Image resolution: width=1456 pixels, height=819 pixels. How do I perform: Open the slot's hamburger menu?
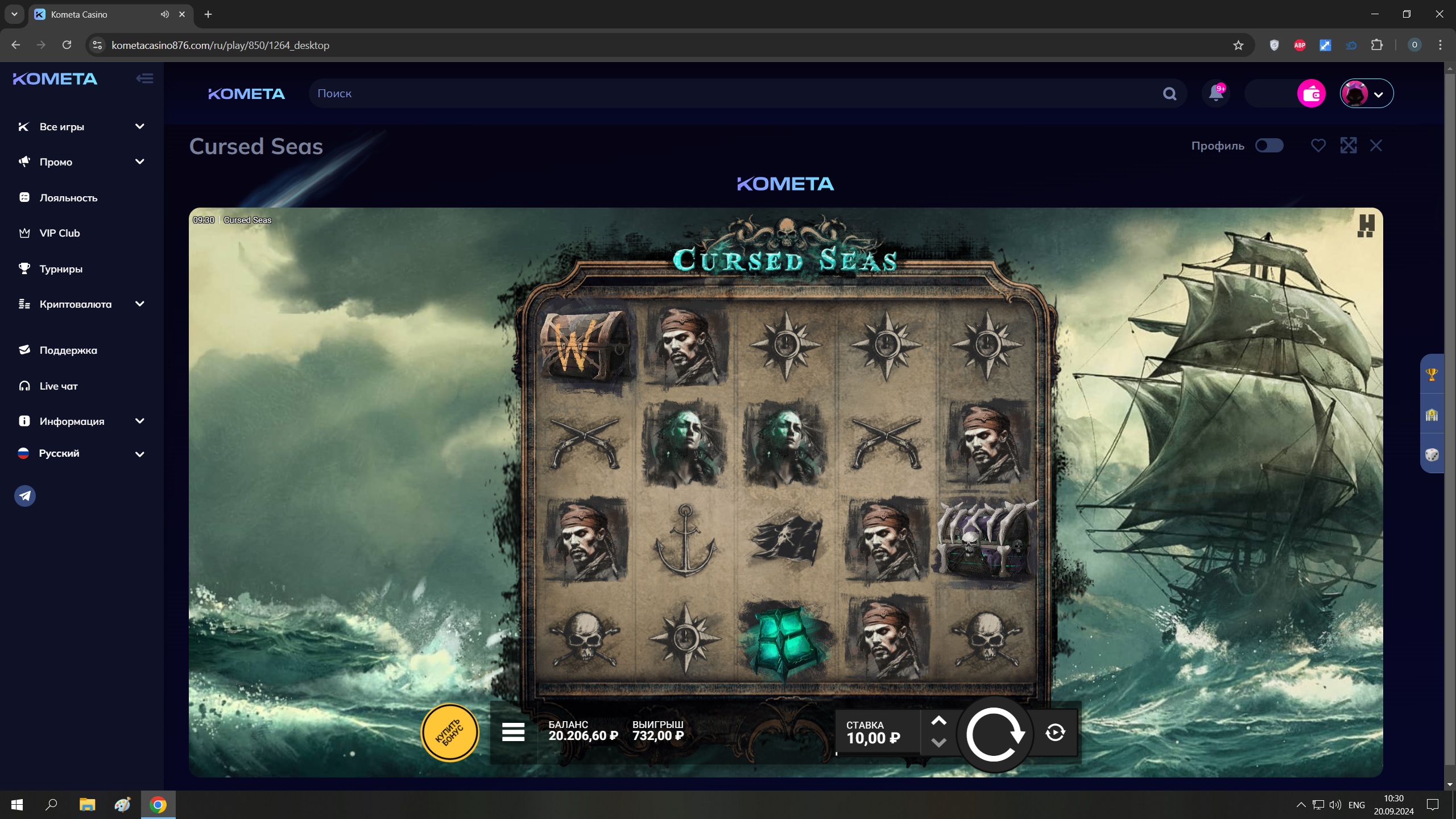click(513, 733)
